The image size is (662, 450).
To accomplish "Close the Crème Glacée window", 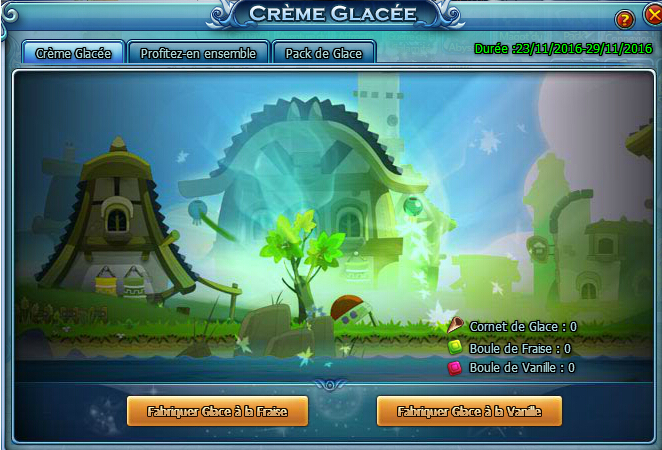I will pyautogui.click(x=649, y=18).
